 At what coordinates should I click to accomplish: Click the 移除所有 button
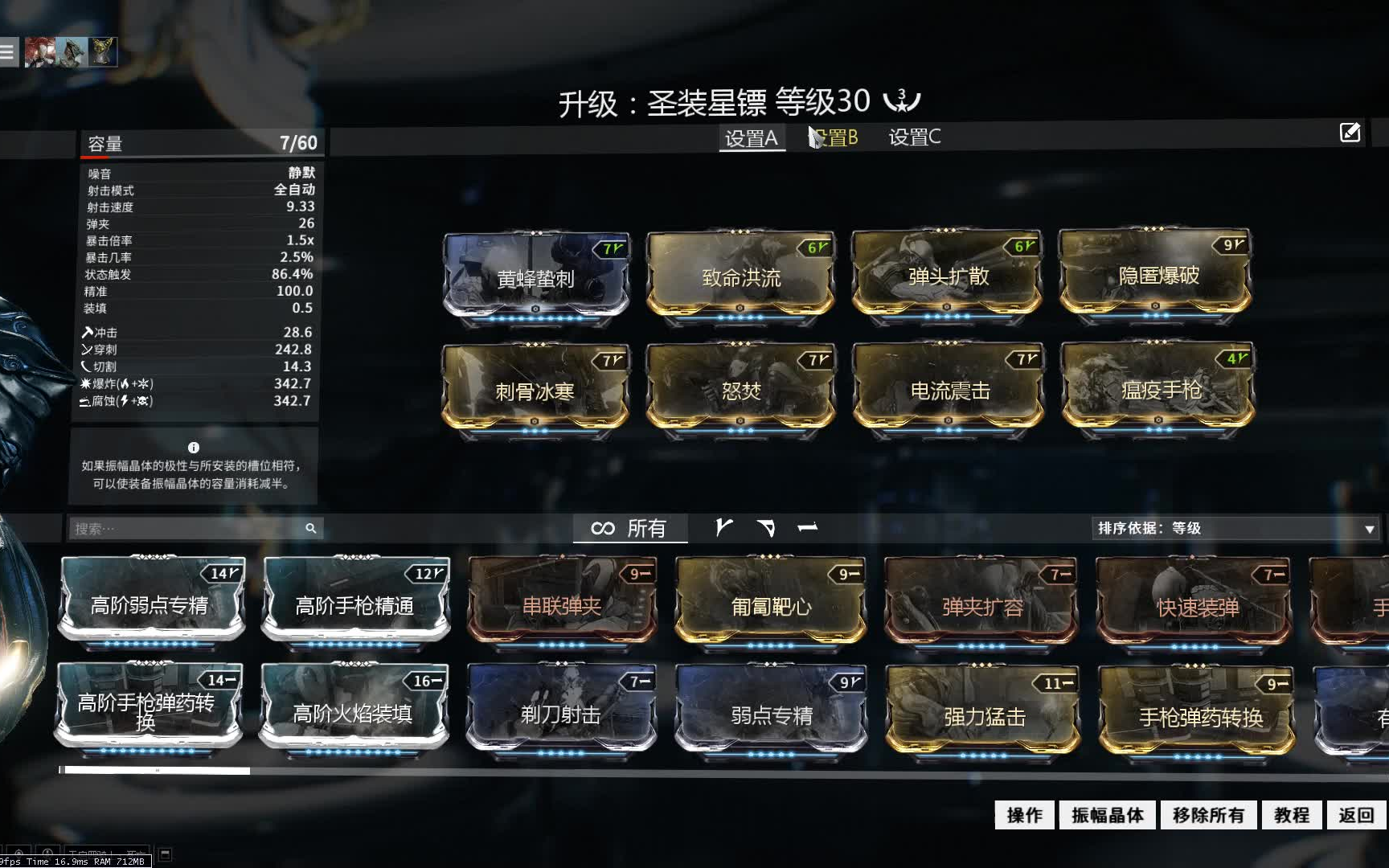coord(1207,814)
